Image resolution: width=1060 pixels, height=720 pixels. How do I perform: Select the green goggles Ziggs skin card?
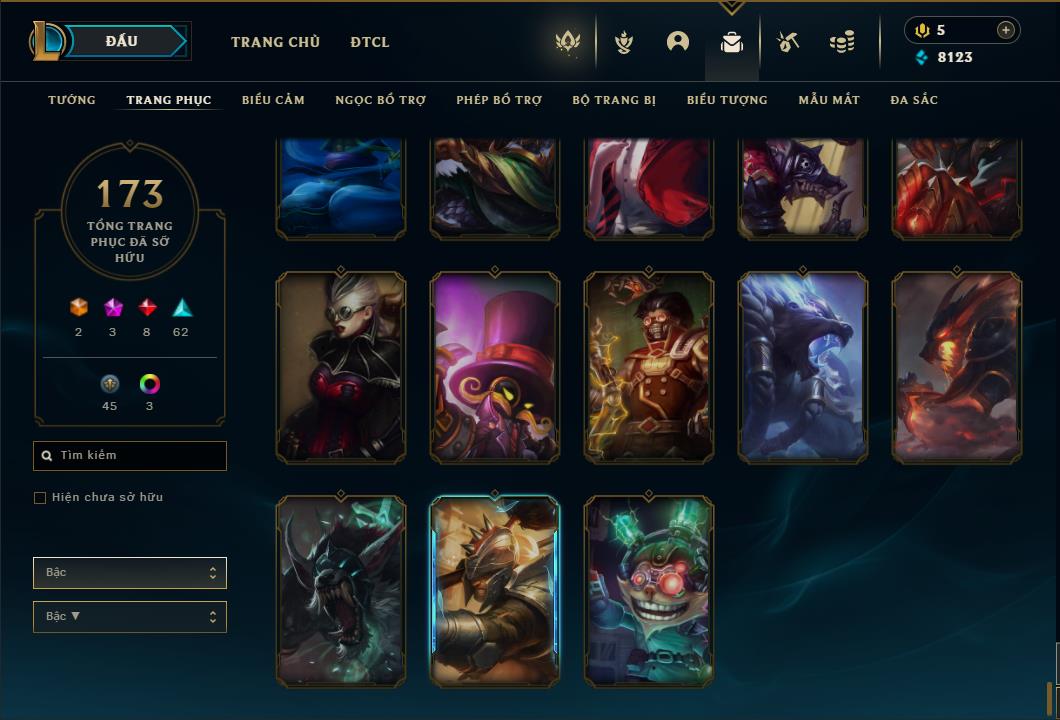coord(649,591)
